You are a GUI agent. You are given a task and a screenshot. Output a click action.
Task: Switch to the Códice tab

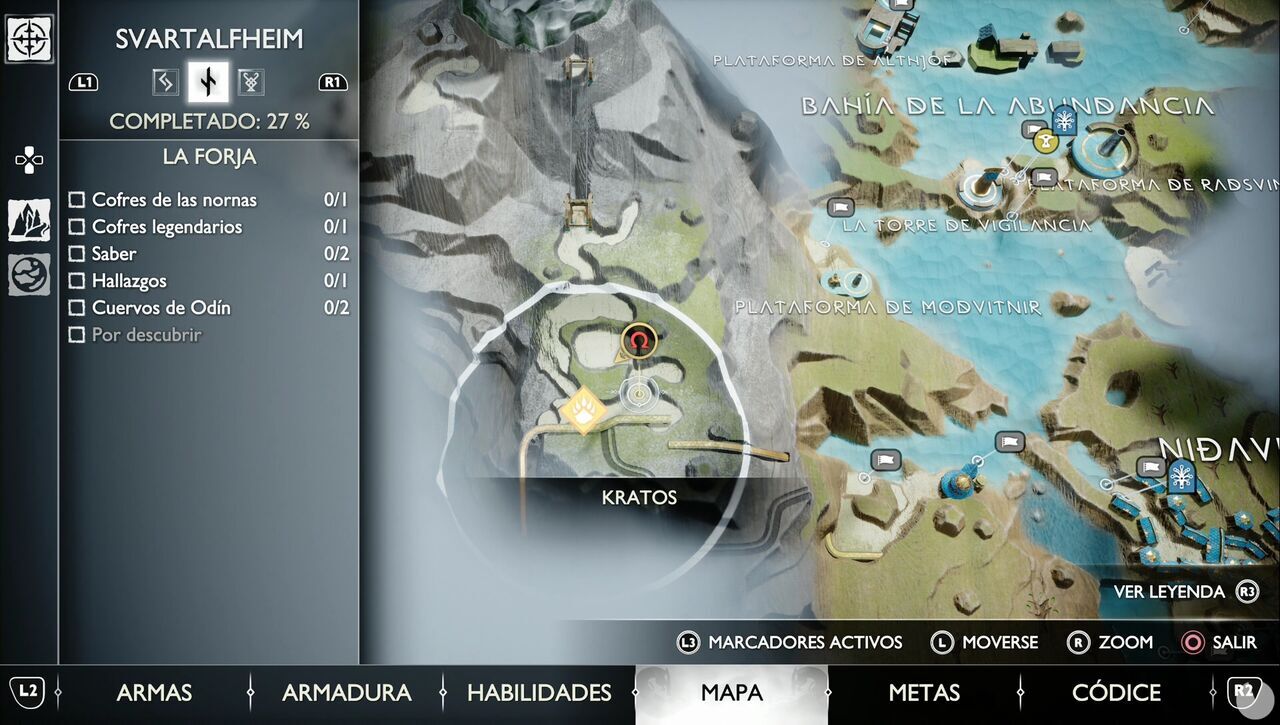pos(1115,692)
